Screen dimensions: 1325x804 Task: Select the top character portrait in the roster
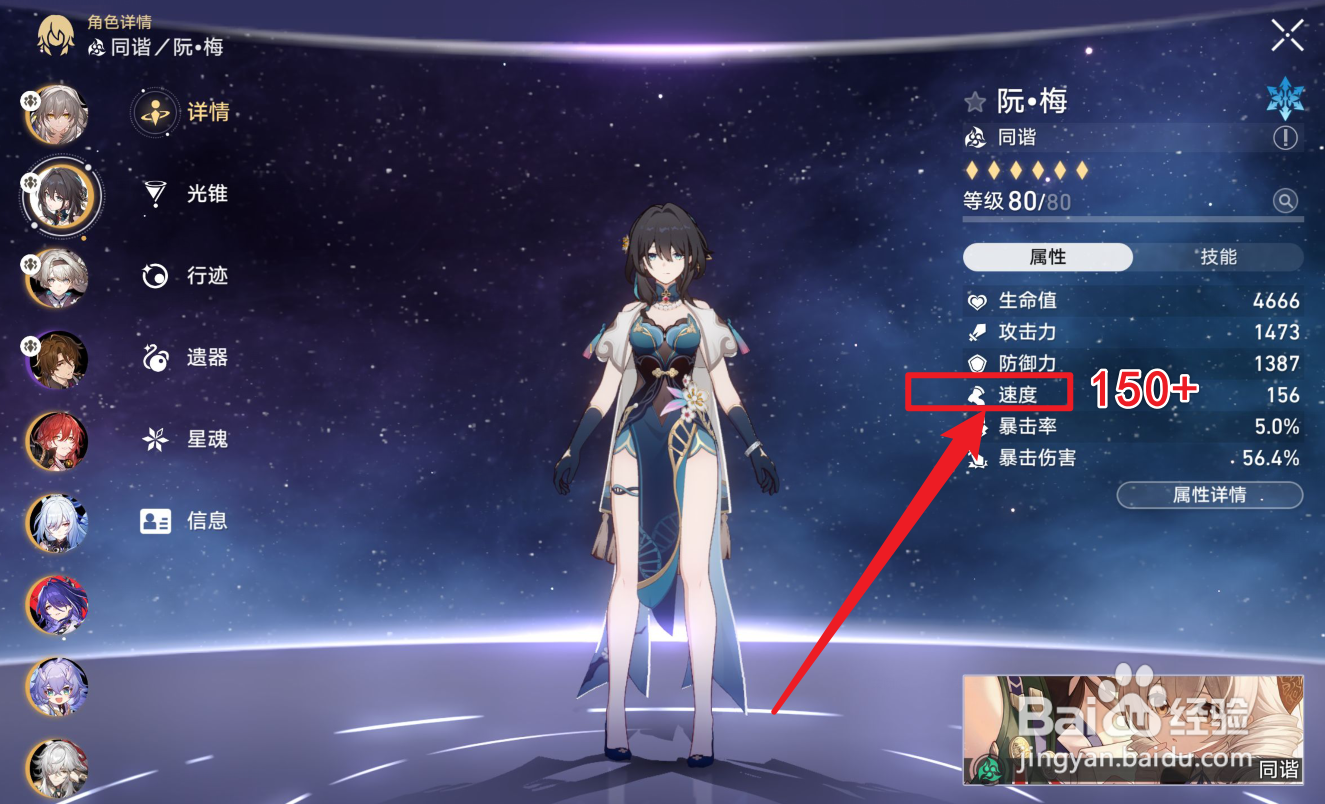click(x=55, y=113)
